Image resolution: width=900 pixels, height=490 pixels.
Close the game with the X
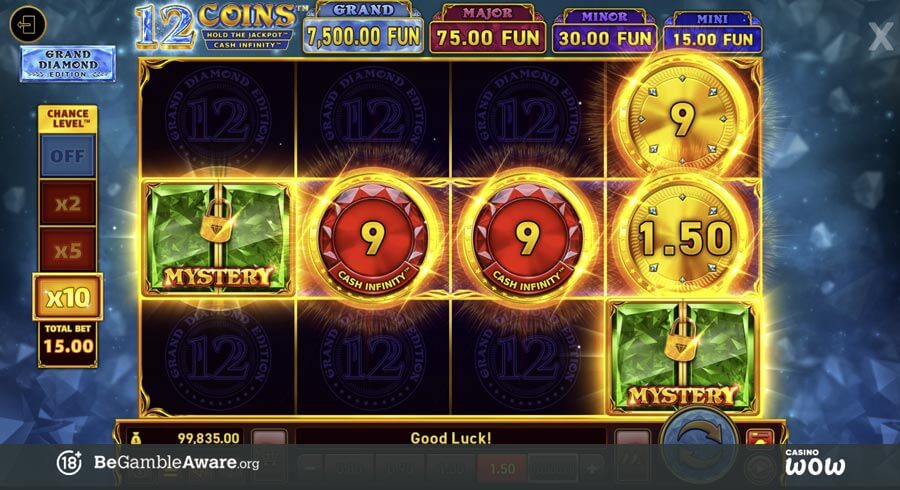[x=880, y=37]
